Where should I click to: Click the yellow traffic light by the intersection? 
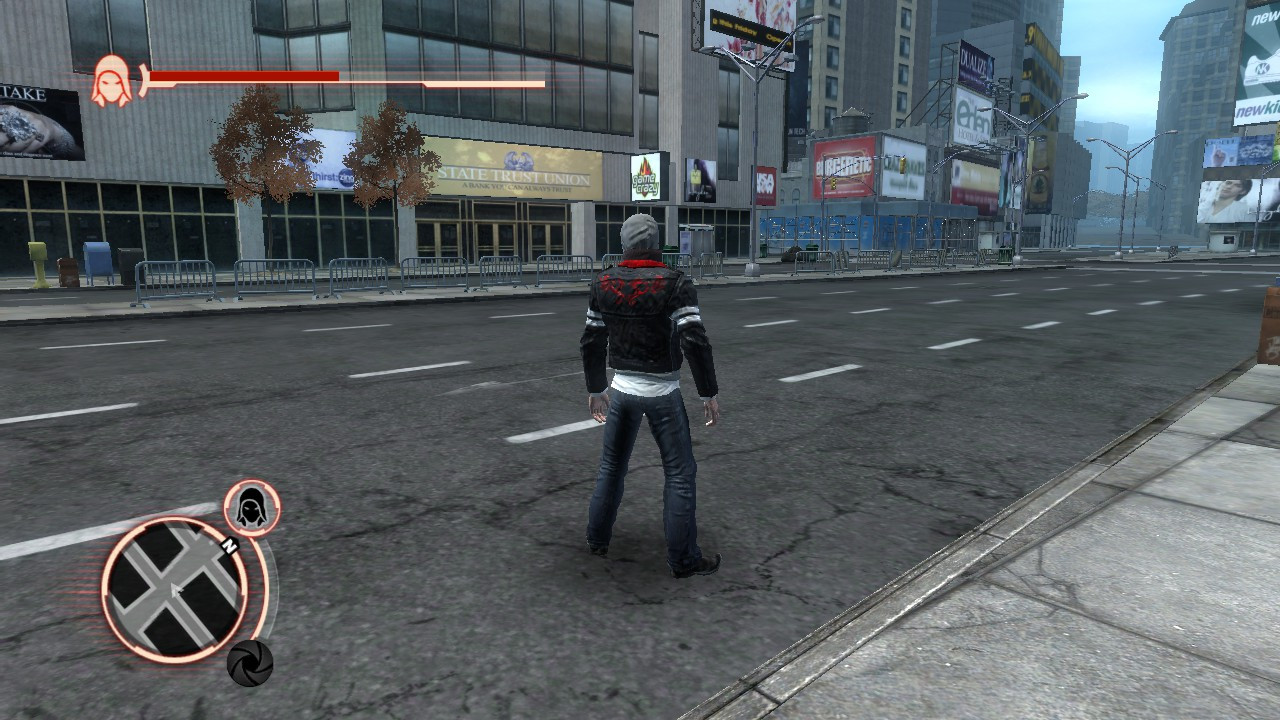(x=902, y=165)
